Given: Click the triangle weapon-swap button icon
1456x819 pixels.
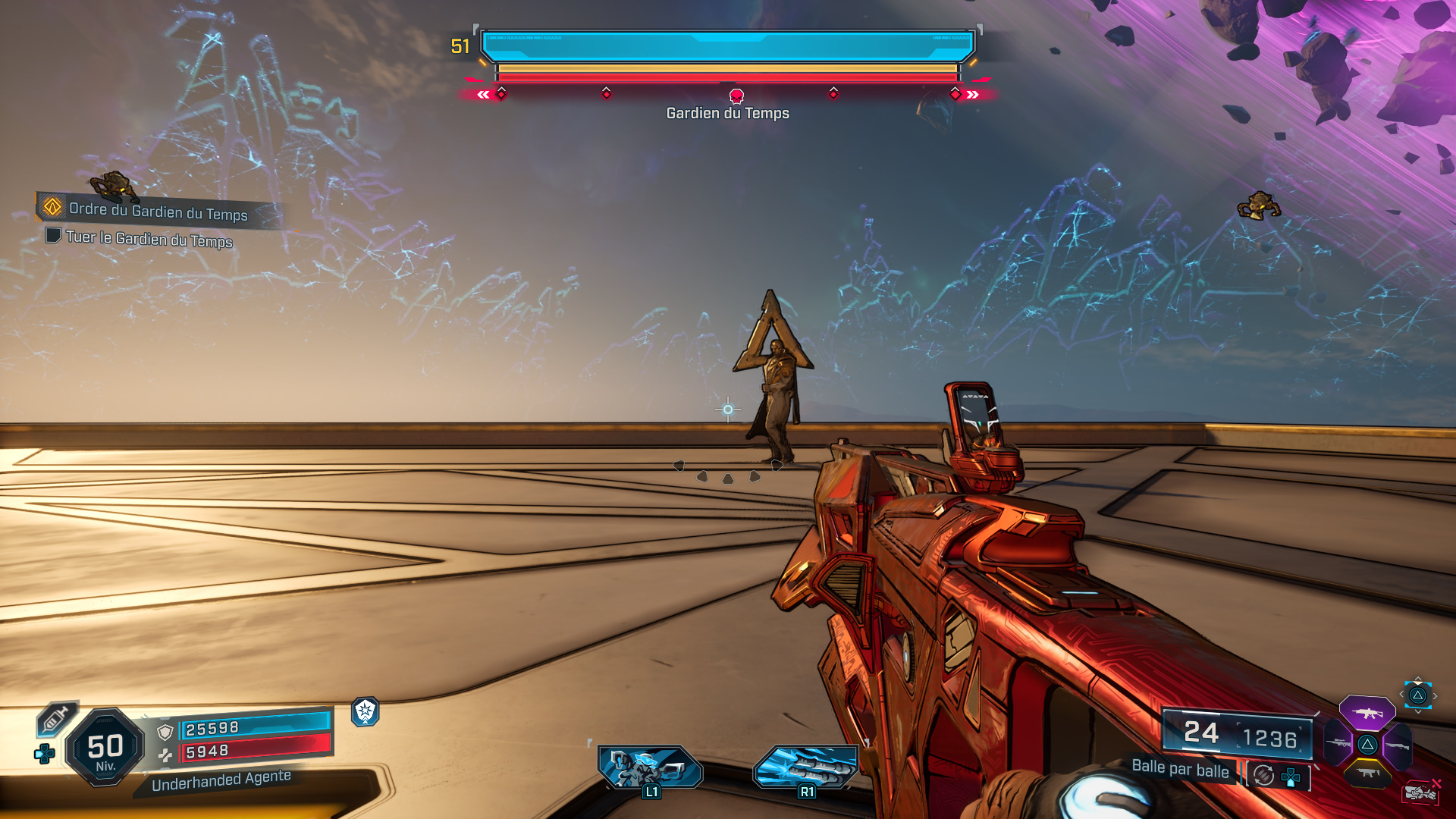Looking at the screenshot, I should pyautogui.click(x=1369, y=745).
